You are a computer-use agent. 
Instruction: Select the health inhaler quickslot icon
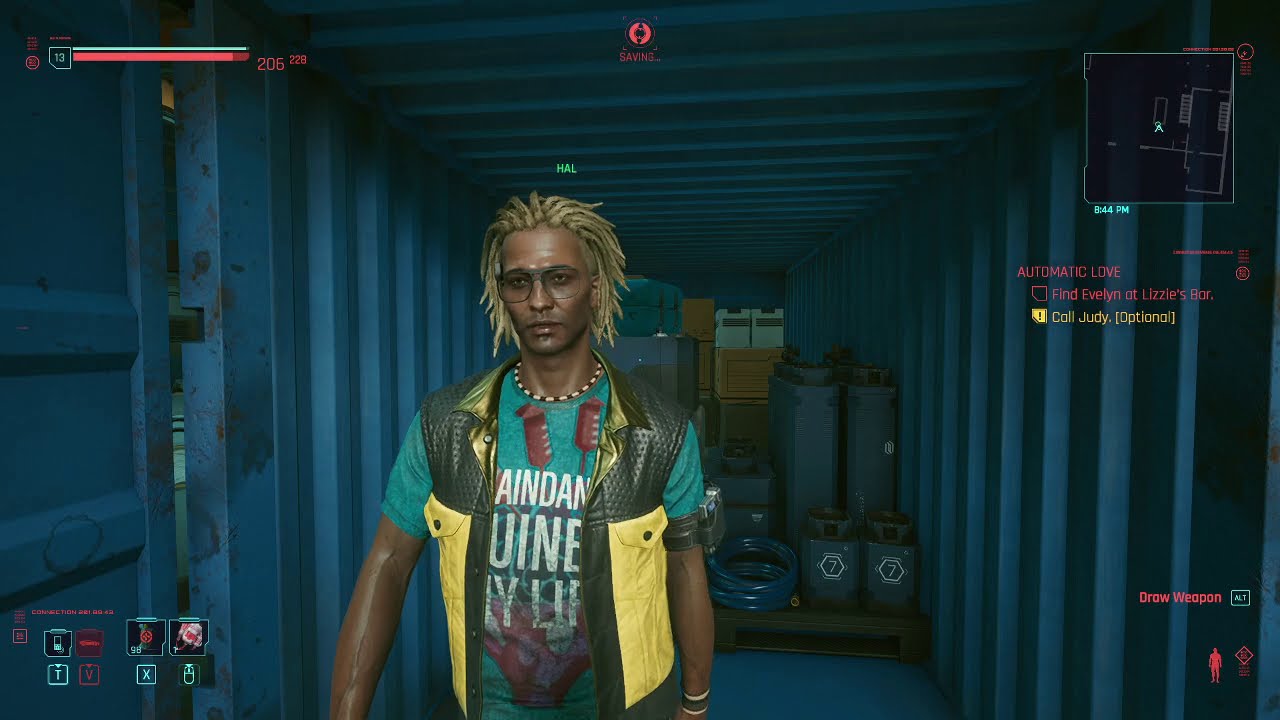(187, 637)
